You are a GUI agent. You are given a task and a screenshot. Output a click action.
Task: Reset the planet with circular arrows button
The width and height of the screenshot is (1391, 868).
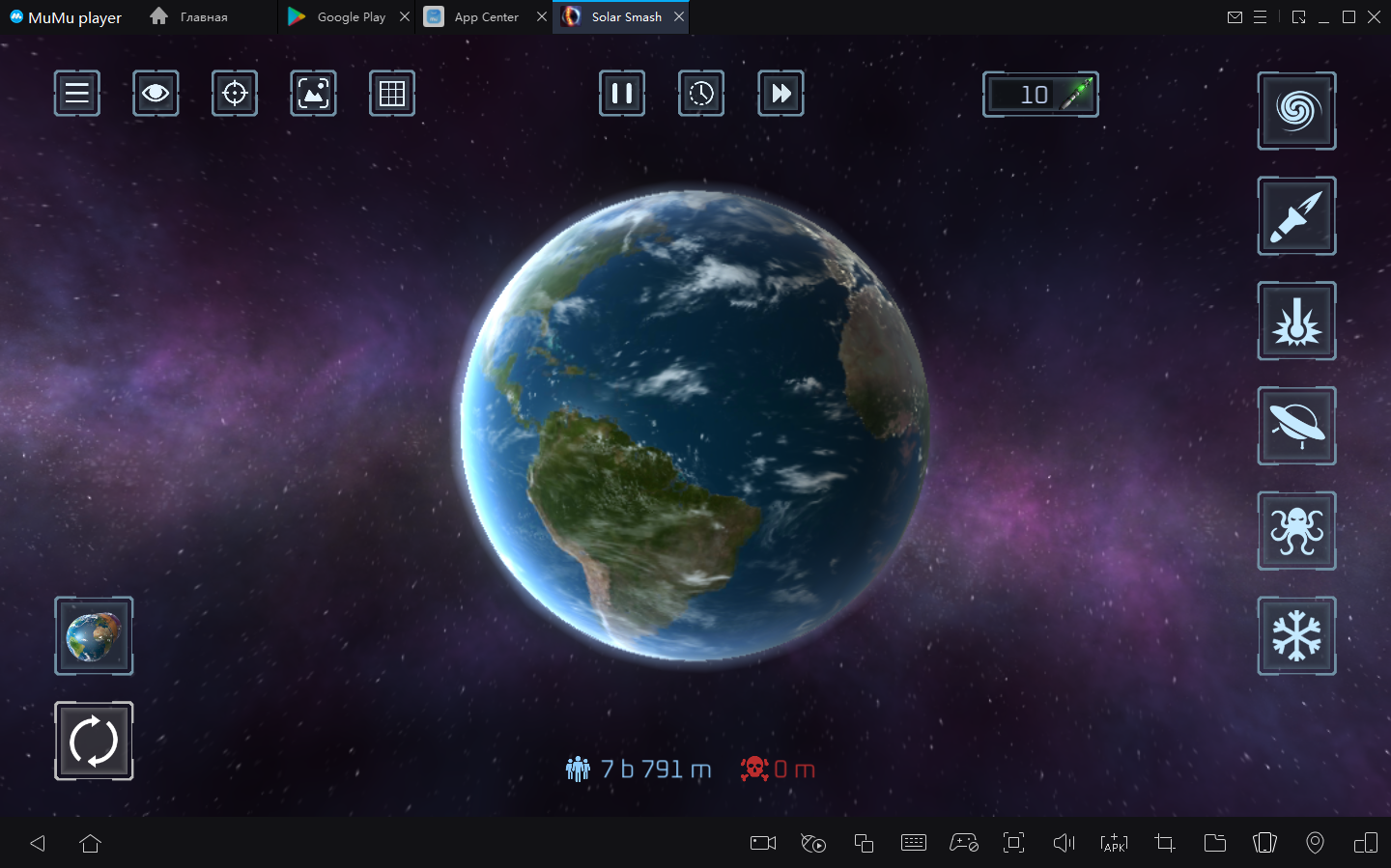[94, 742]
